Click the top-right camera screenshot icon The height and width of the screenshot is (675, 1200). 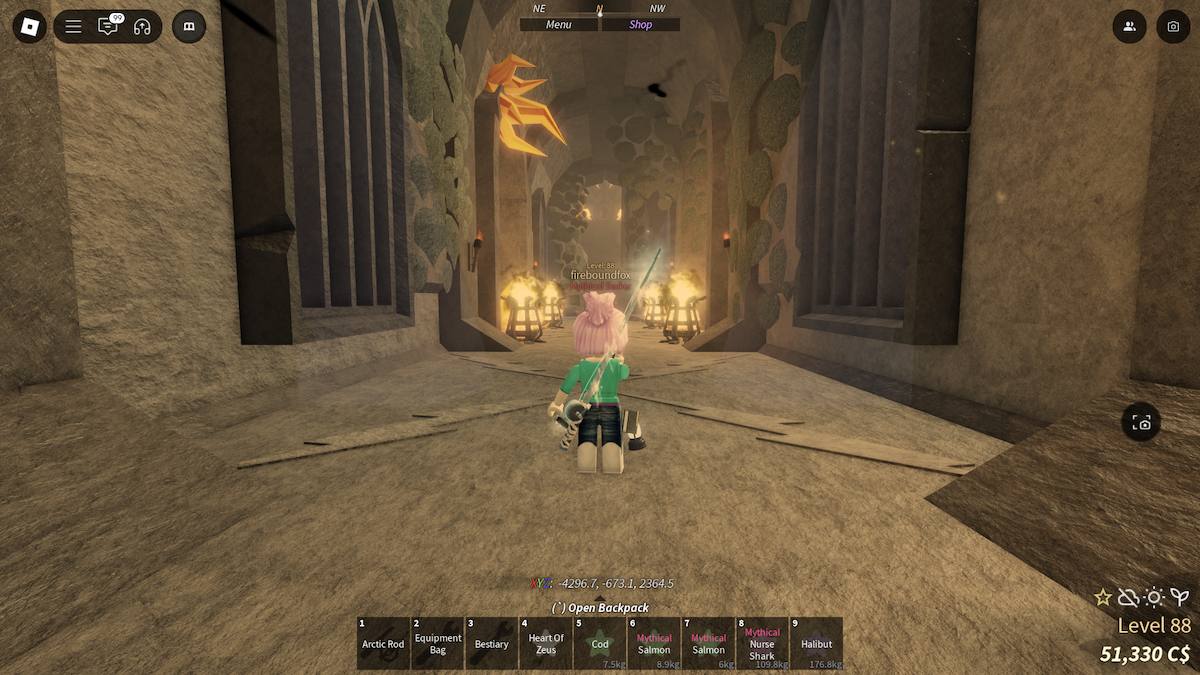coord(1173,27)
